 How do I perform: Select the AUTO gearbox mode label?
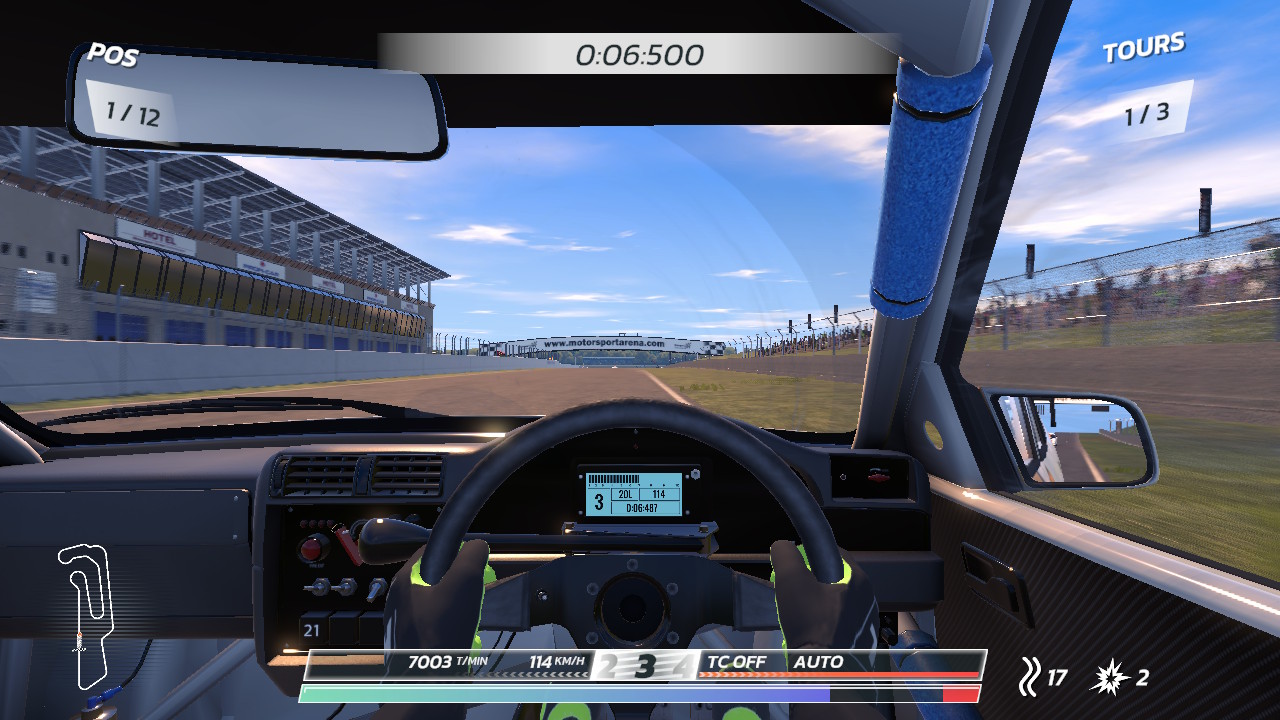pos(818,662)
